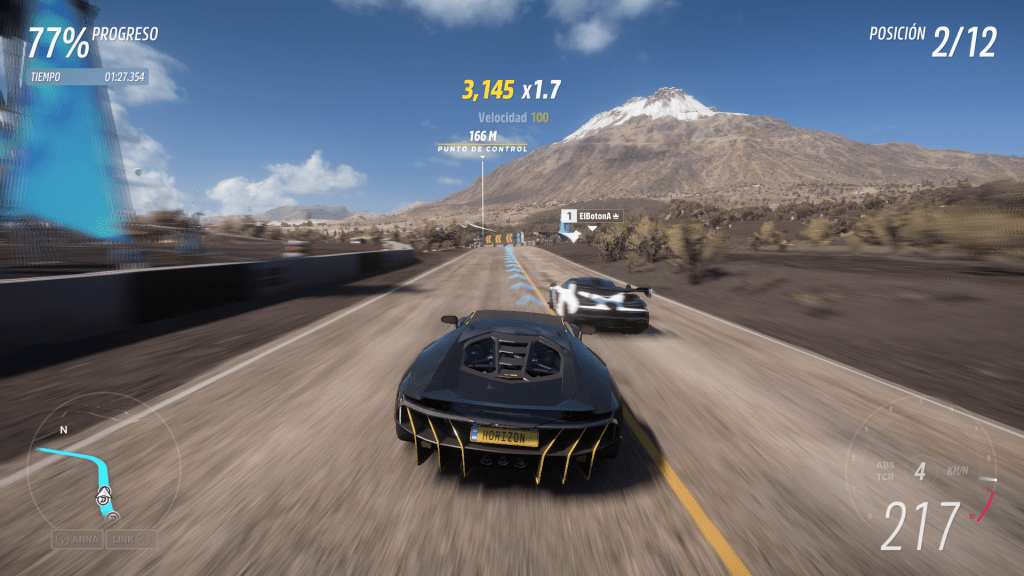
Task: Select the ElBotonA rival name tag
Action: [x=591, y=215]
